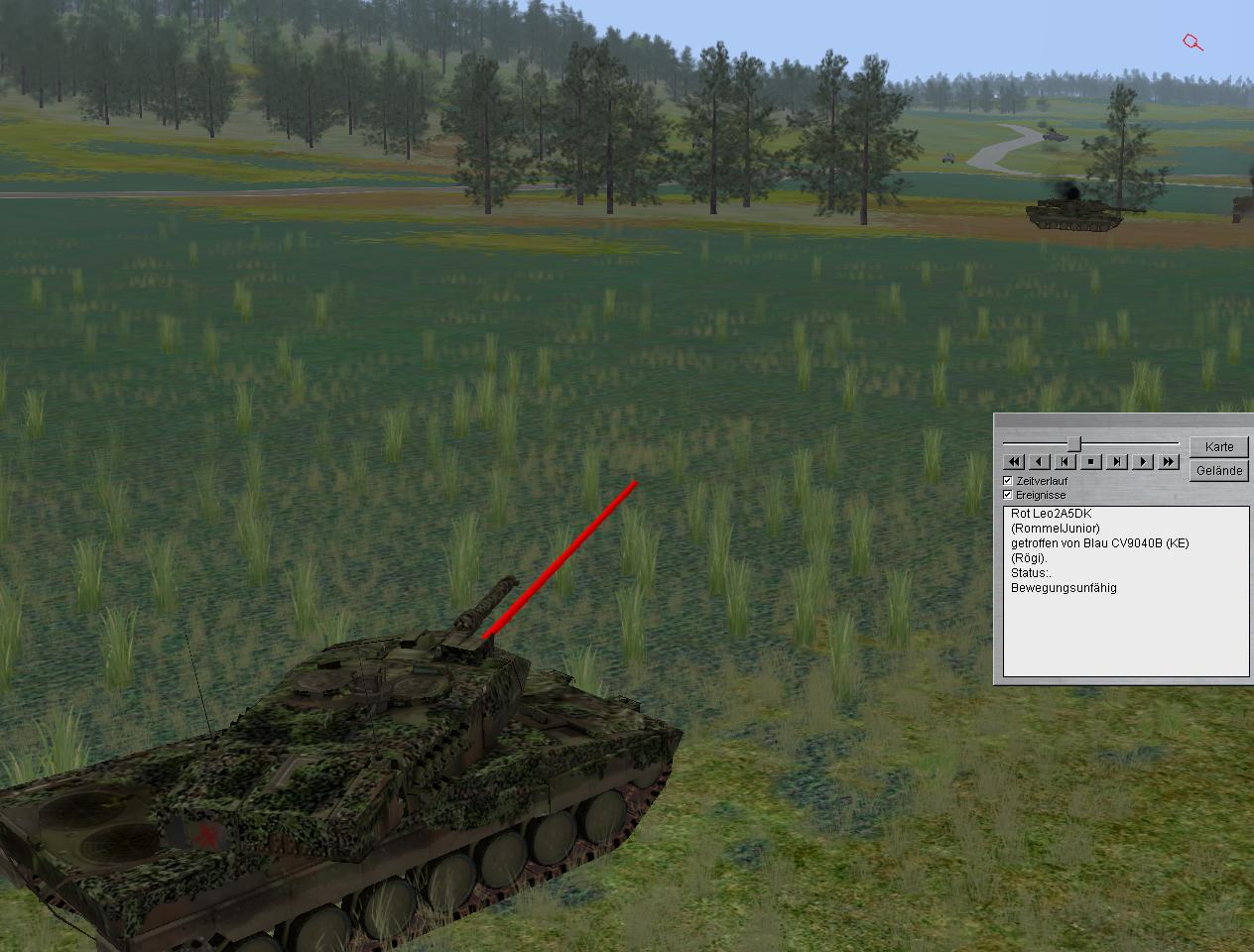
Task: Step back to the previous event
Action: click(x=1065, y=462)
